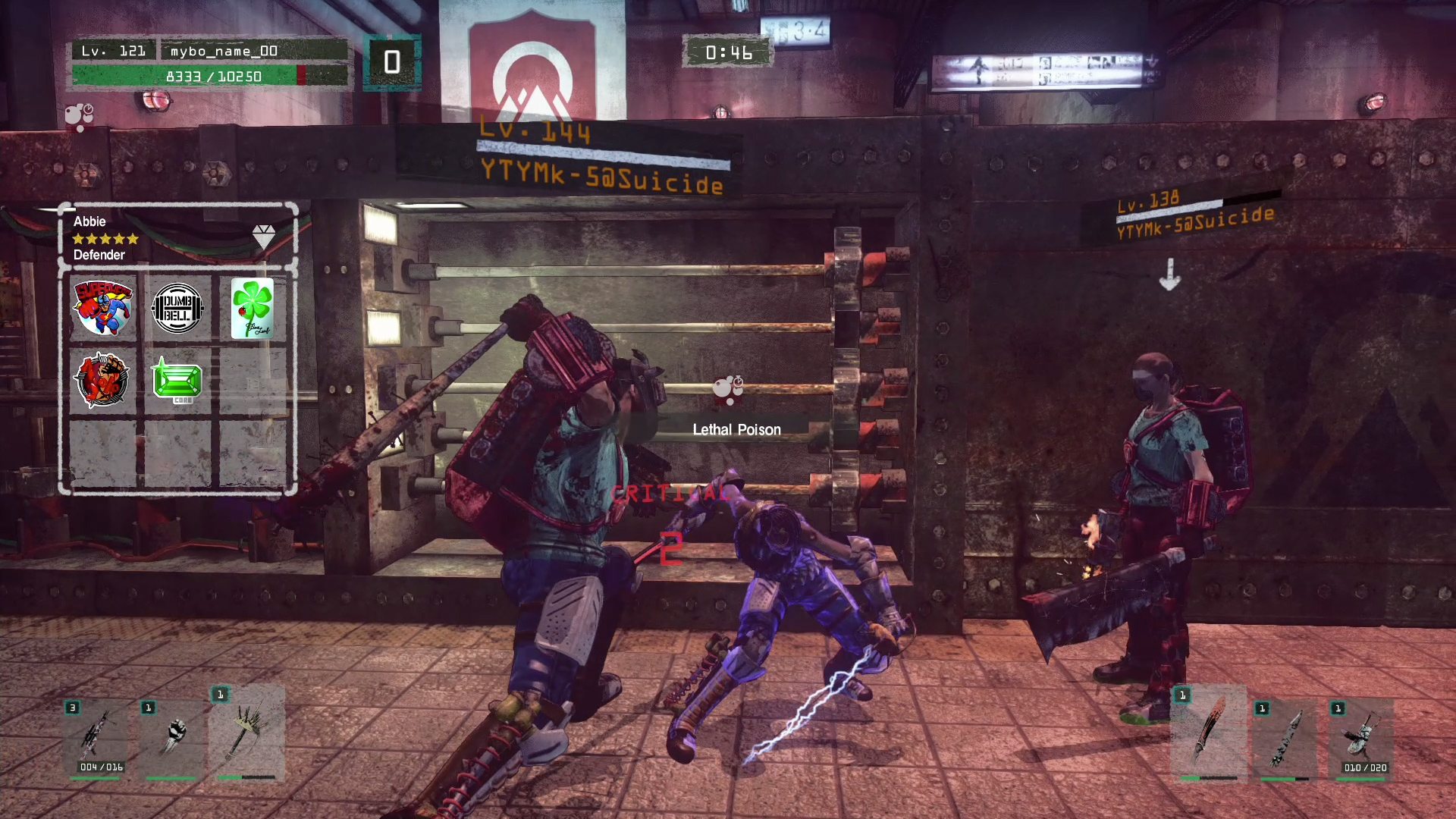
Task: Select the green emerald Core decal
Action: pyautogui.click(x=177, y=380)
